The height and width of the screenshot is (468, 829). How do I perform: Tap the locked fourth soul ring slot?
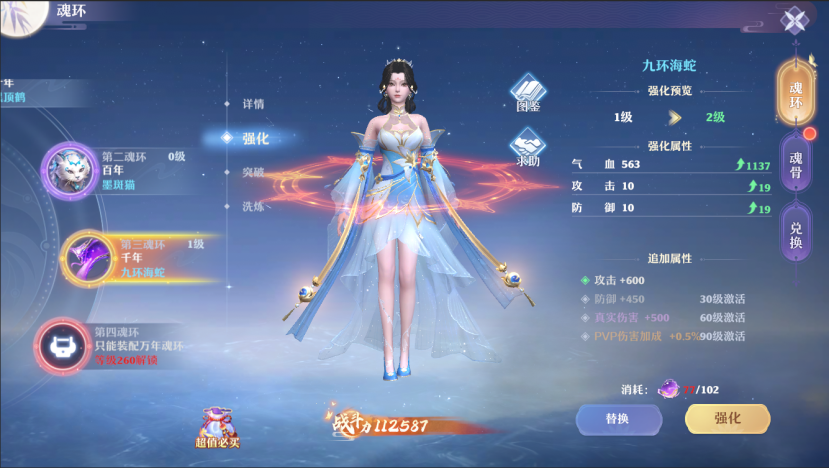pyautogui.click(x=63, y=344)
